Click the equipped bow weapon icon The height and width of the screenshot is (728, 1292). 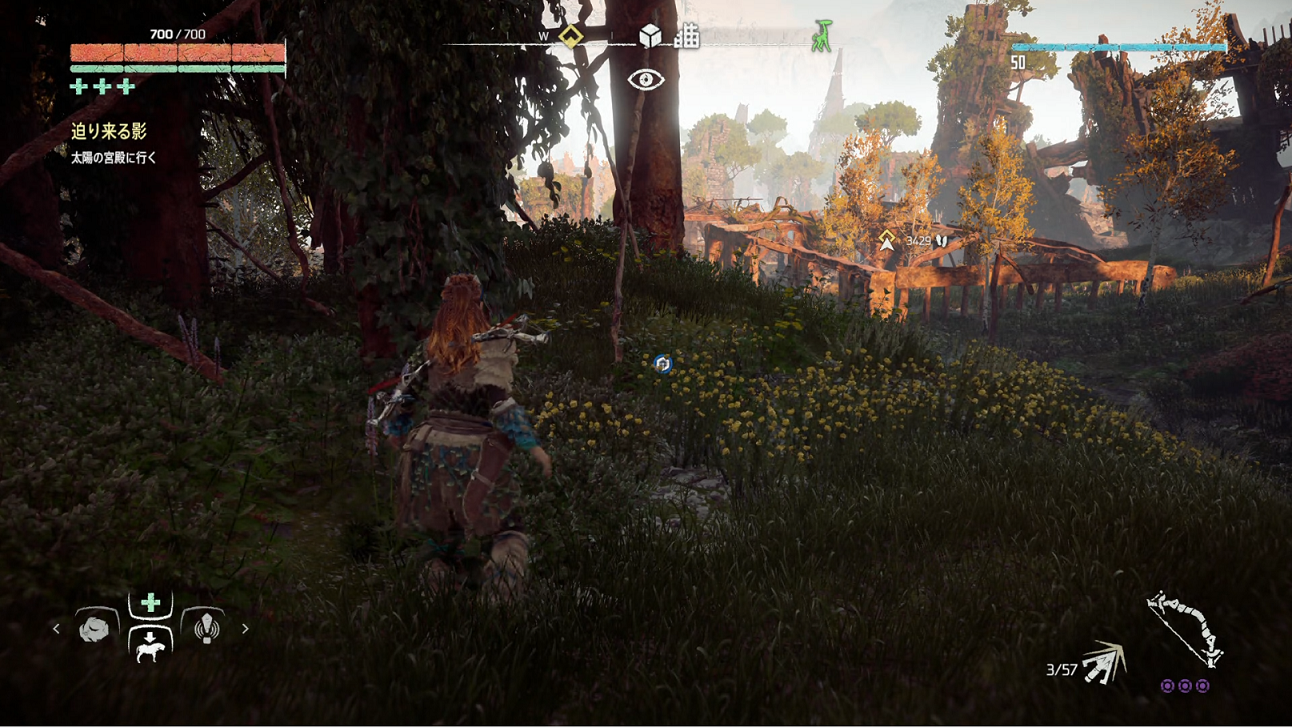[x=1185, y=628]
